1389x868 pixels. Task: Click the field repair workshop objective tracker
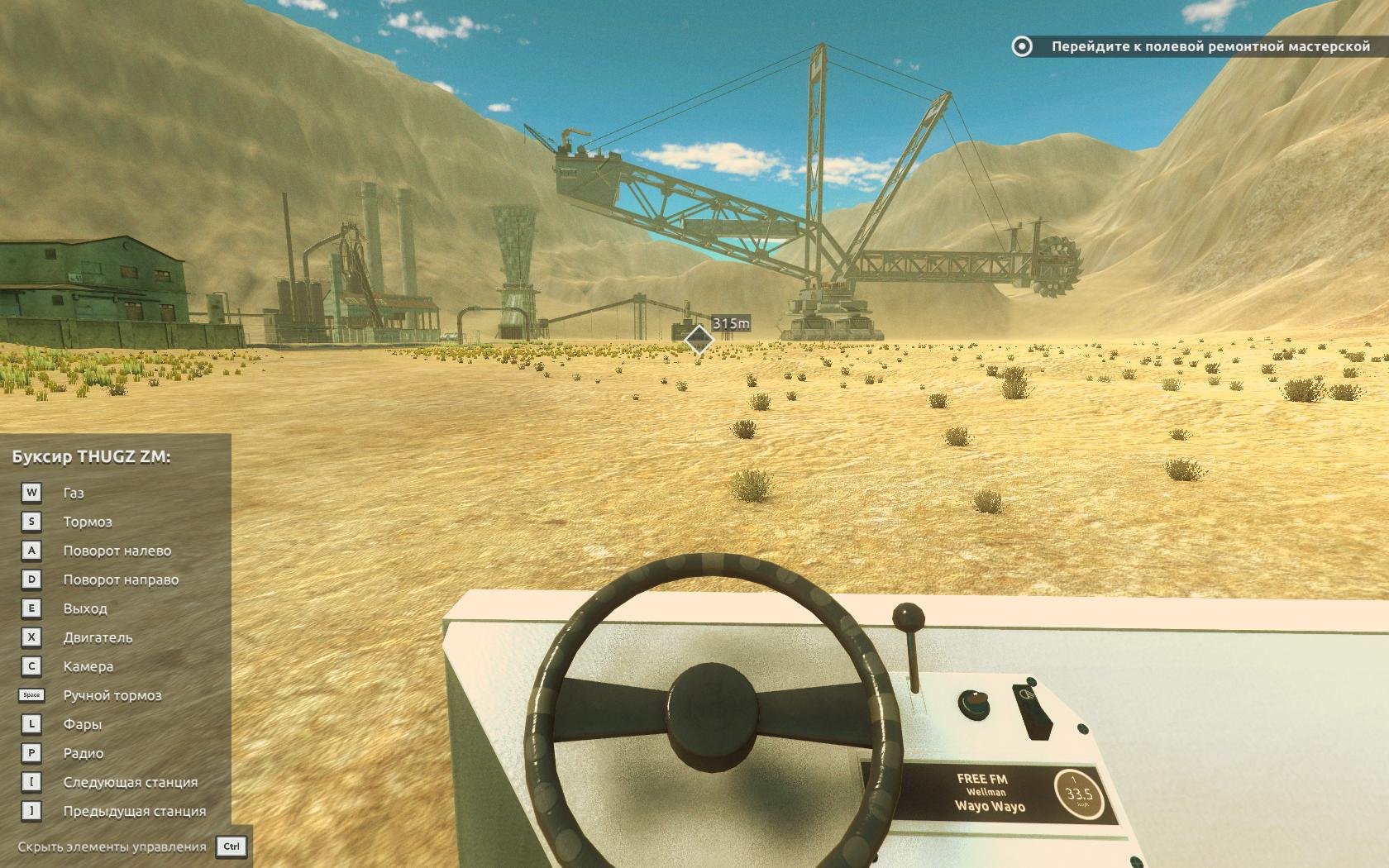tap(1191, 47)
